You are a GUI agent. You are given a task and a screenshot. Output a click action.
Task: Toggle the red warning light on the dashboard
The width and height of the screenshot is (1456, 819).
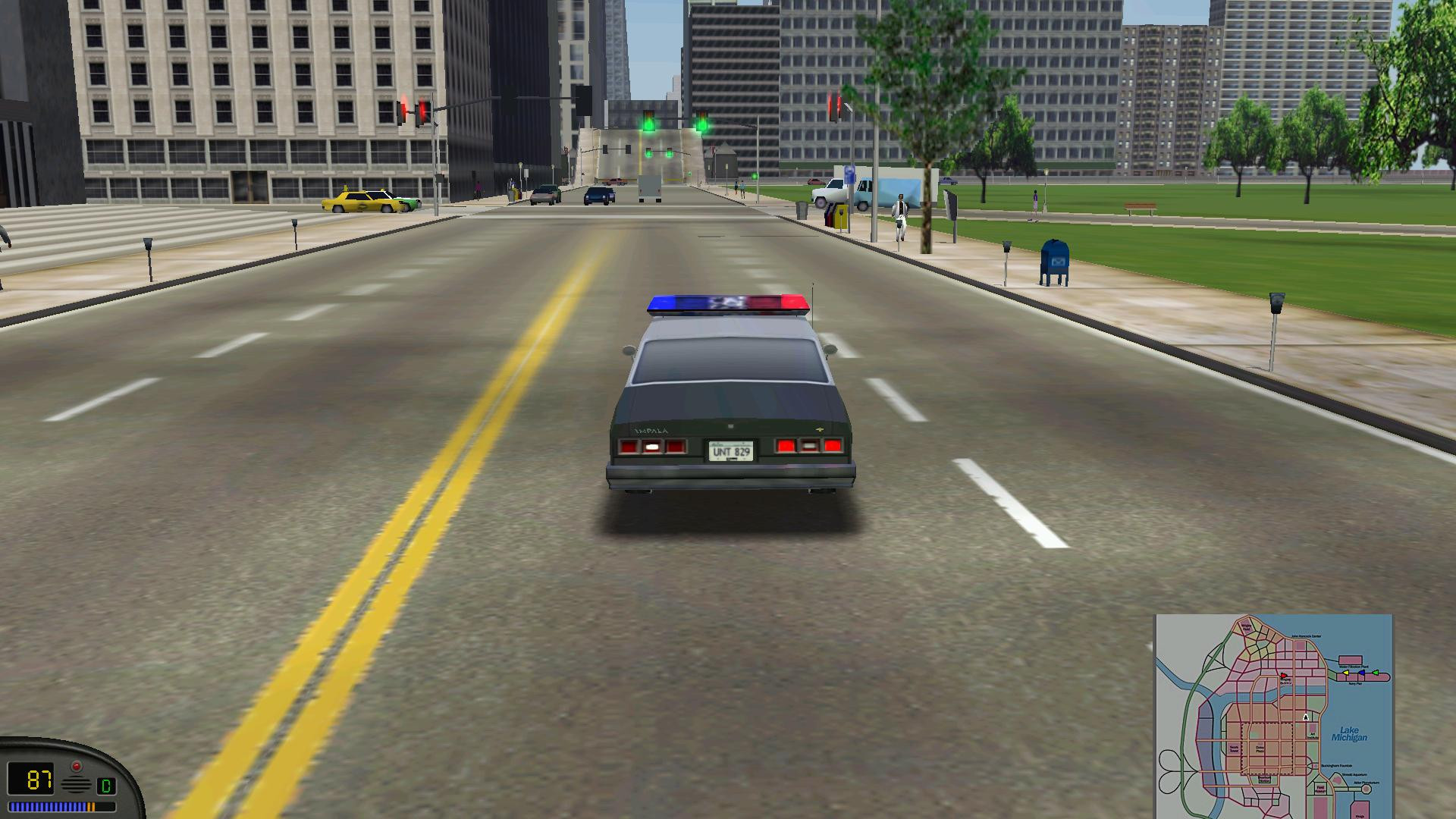[x=77, y=766]
